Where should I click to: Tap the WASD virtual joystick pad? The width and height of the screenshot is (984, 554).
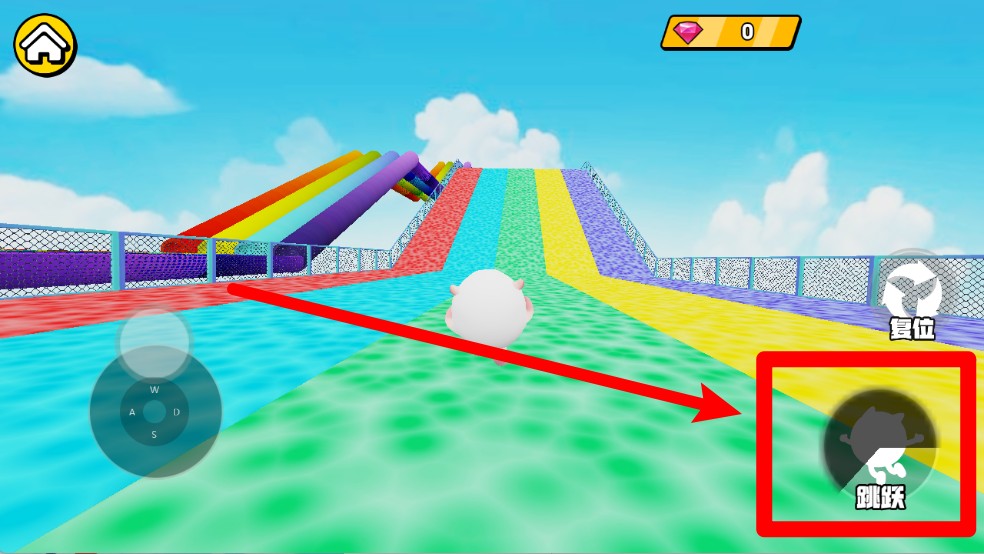[154, 411]
